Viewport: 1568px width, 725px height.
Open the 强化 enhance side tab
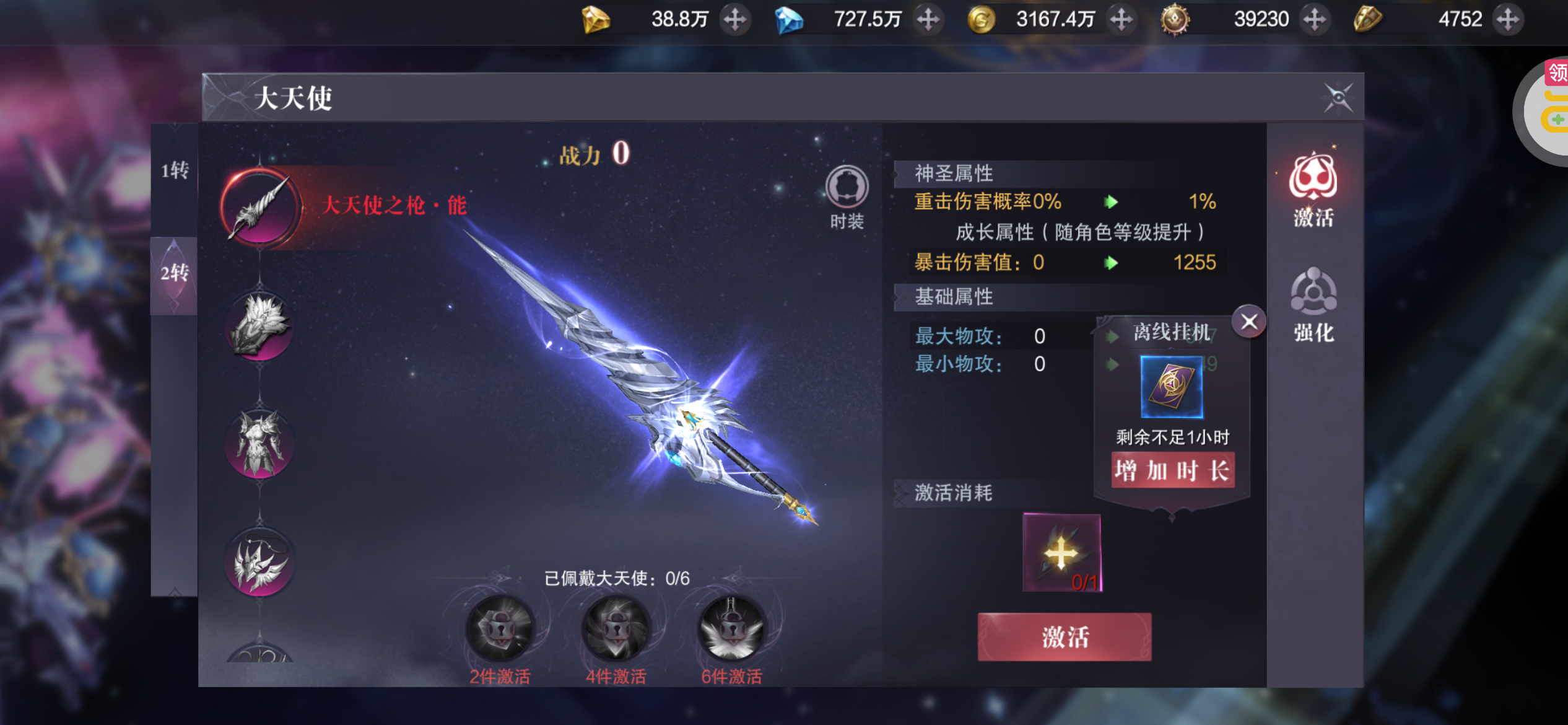click(1313, 305)
